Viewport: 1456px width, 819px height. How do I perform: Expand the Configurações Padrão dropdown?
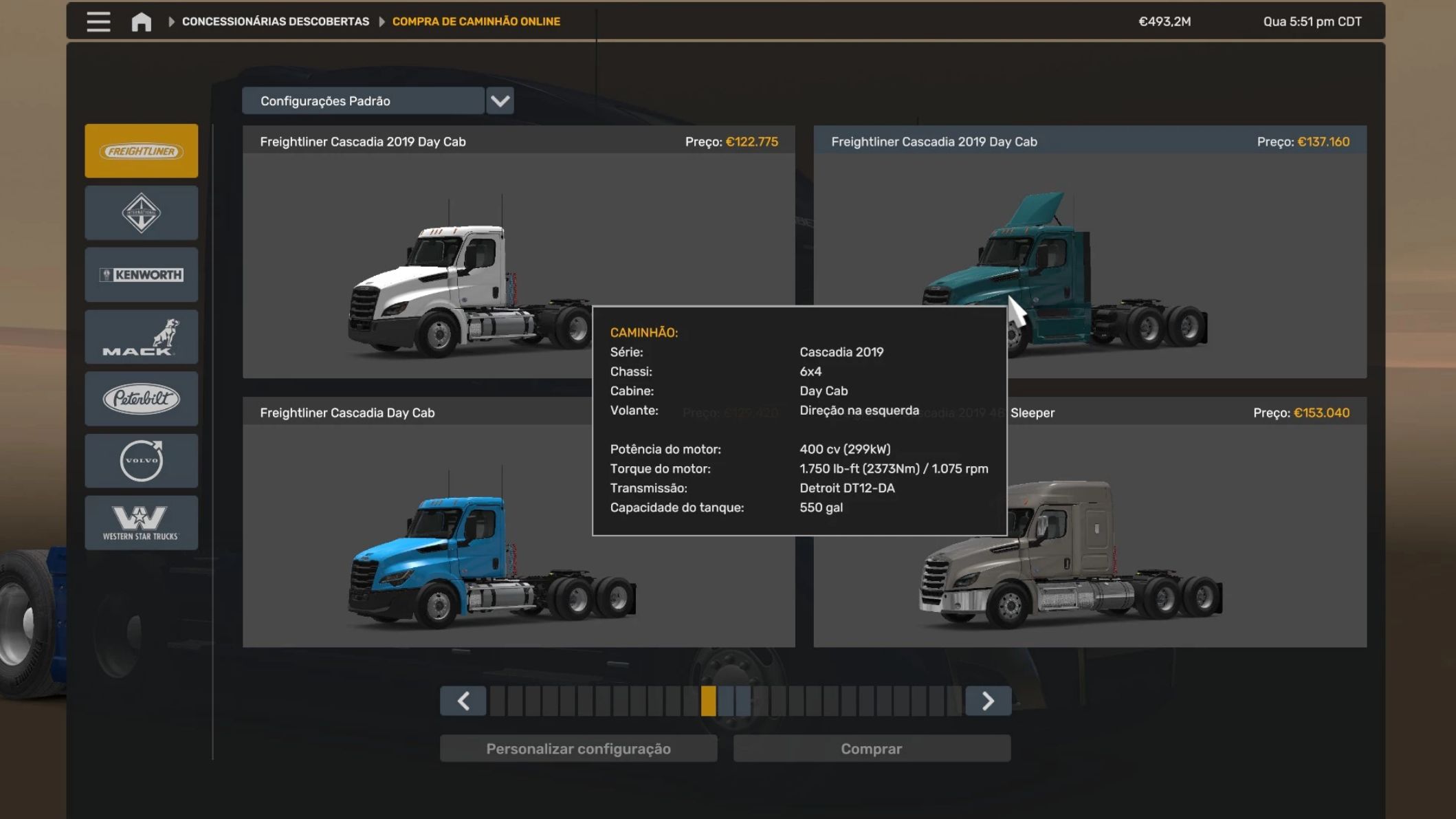[500, 101]
